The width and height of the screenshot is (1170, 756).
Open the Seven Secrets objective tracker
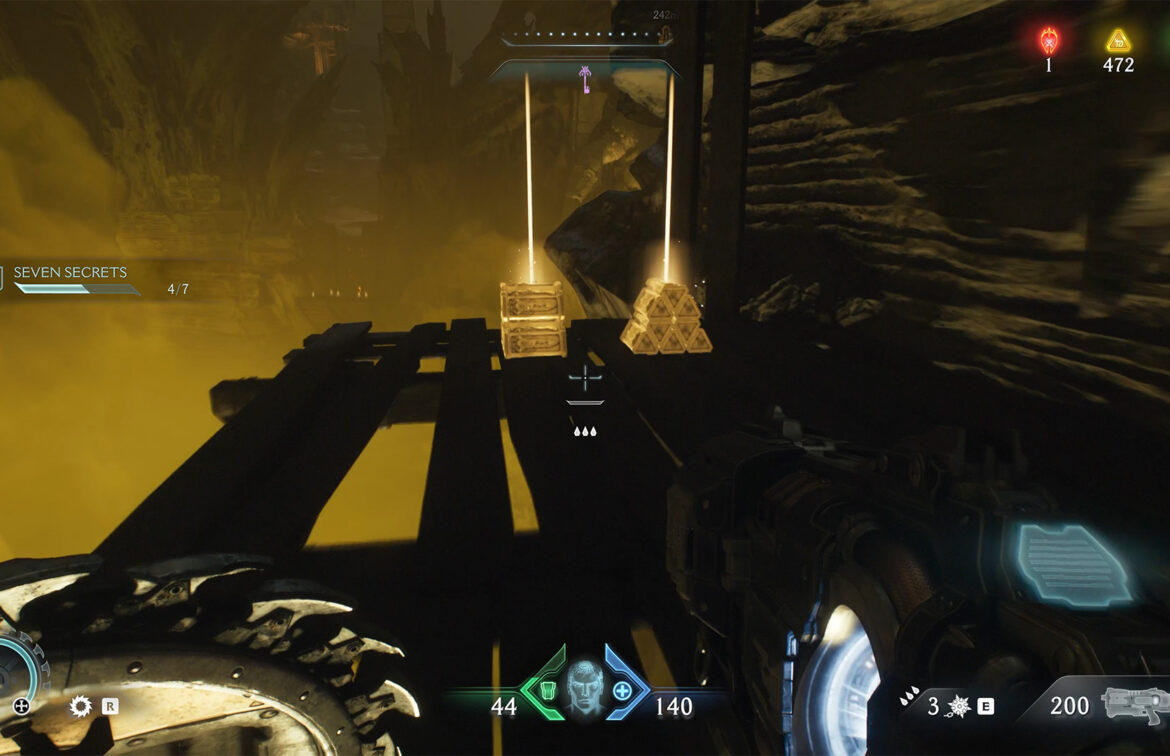70,272
